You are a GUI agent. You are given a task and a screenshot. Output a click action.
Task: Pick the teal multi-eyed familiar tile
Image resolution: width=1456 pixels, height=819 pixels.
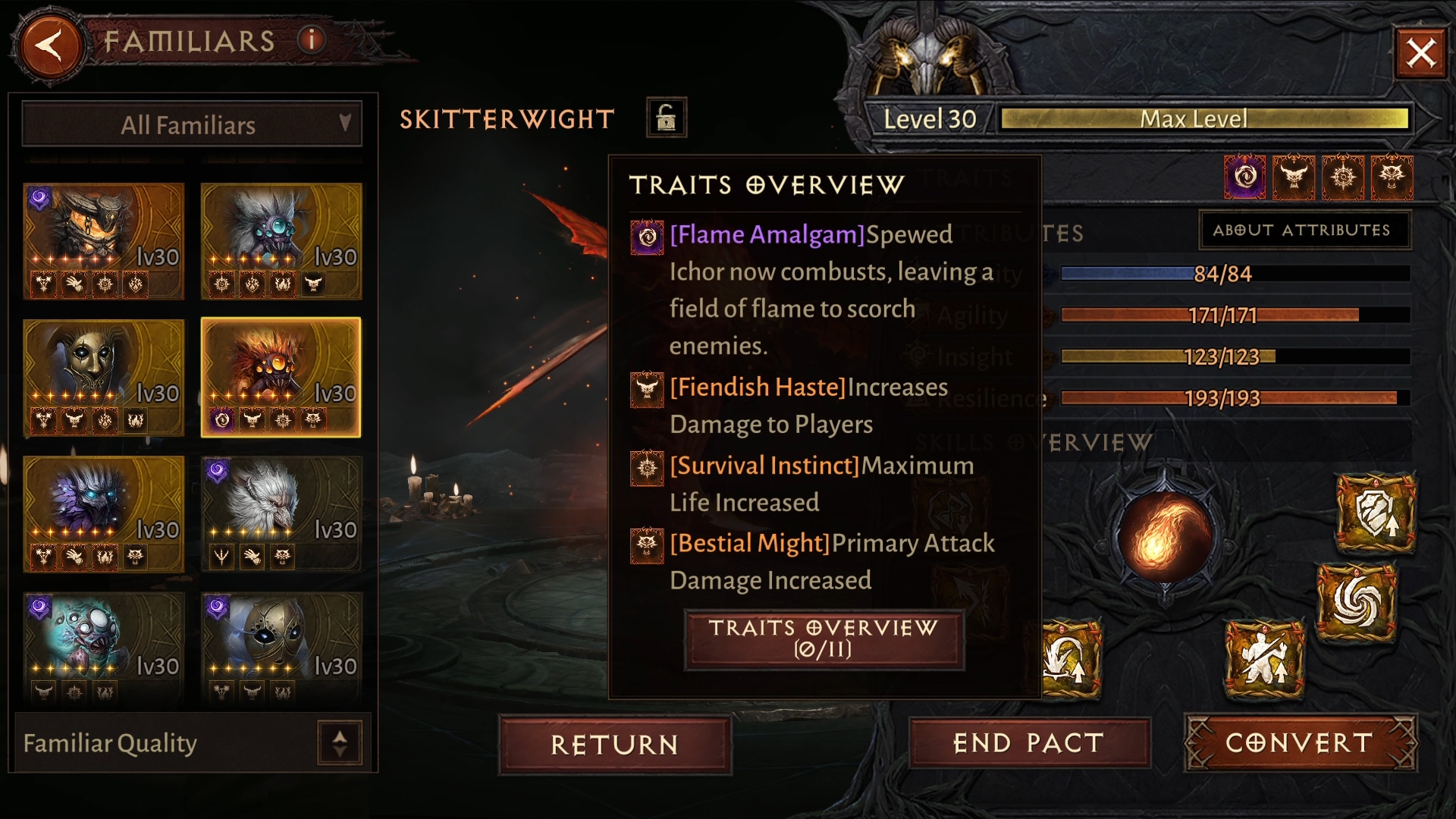104,648
